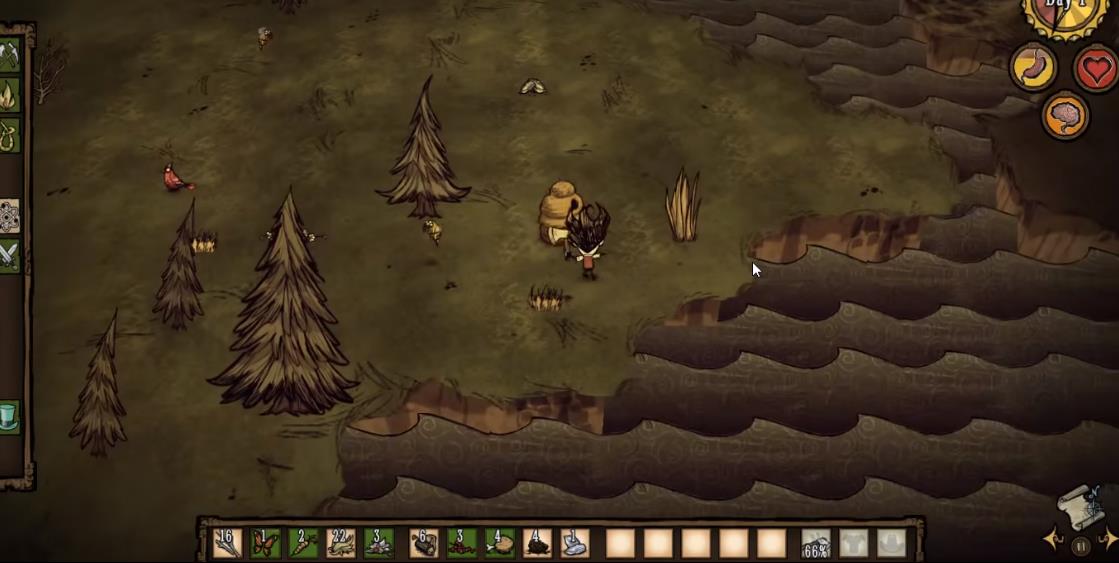This screenshot has width=1119, height=563.
Task: Click the pause button
Action: (1080, 546)
